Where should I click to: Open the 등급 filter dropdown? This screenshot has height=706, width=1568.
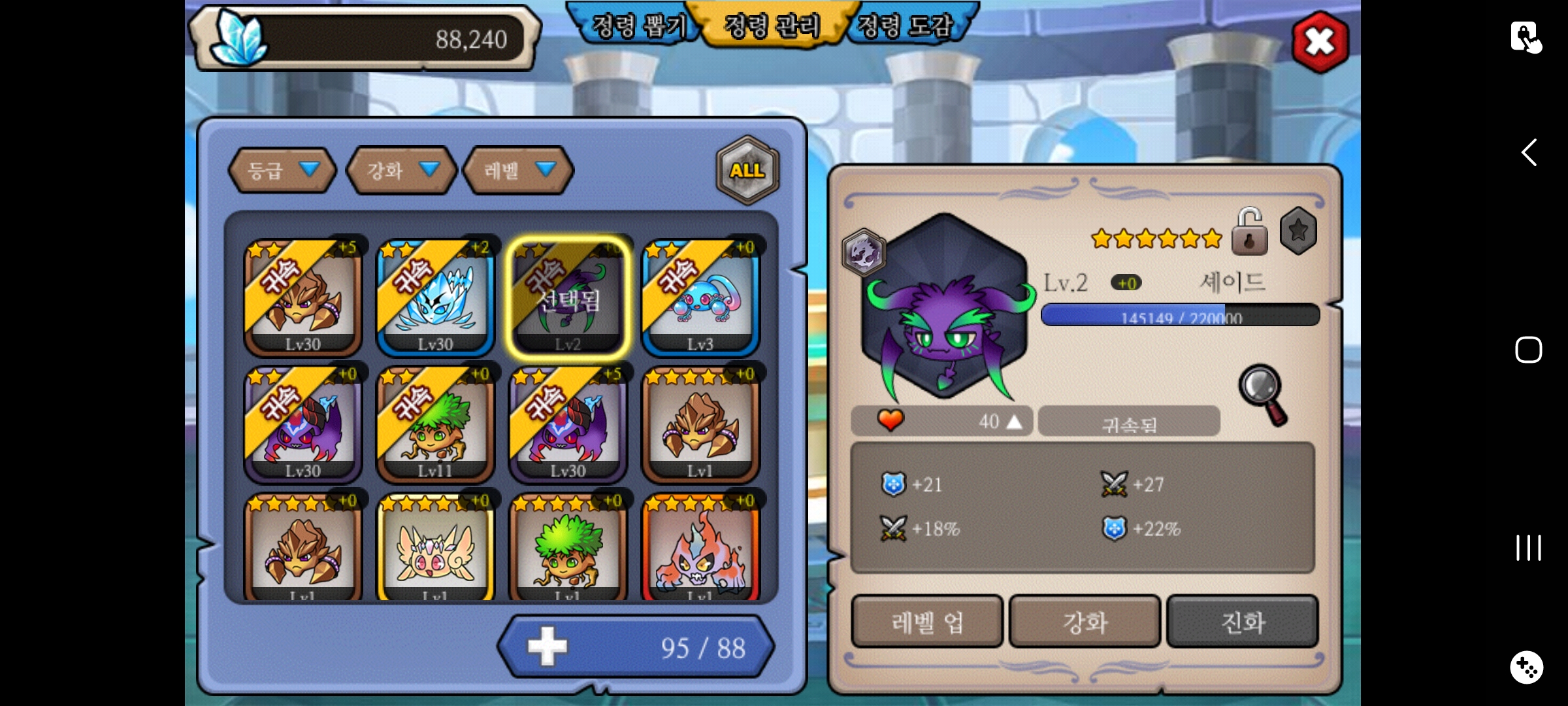click(x=282, y=171)
